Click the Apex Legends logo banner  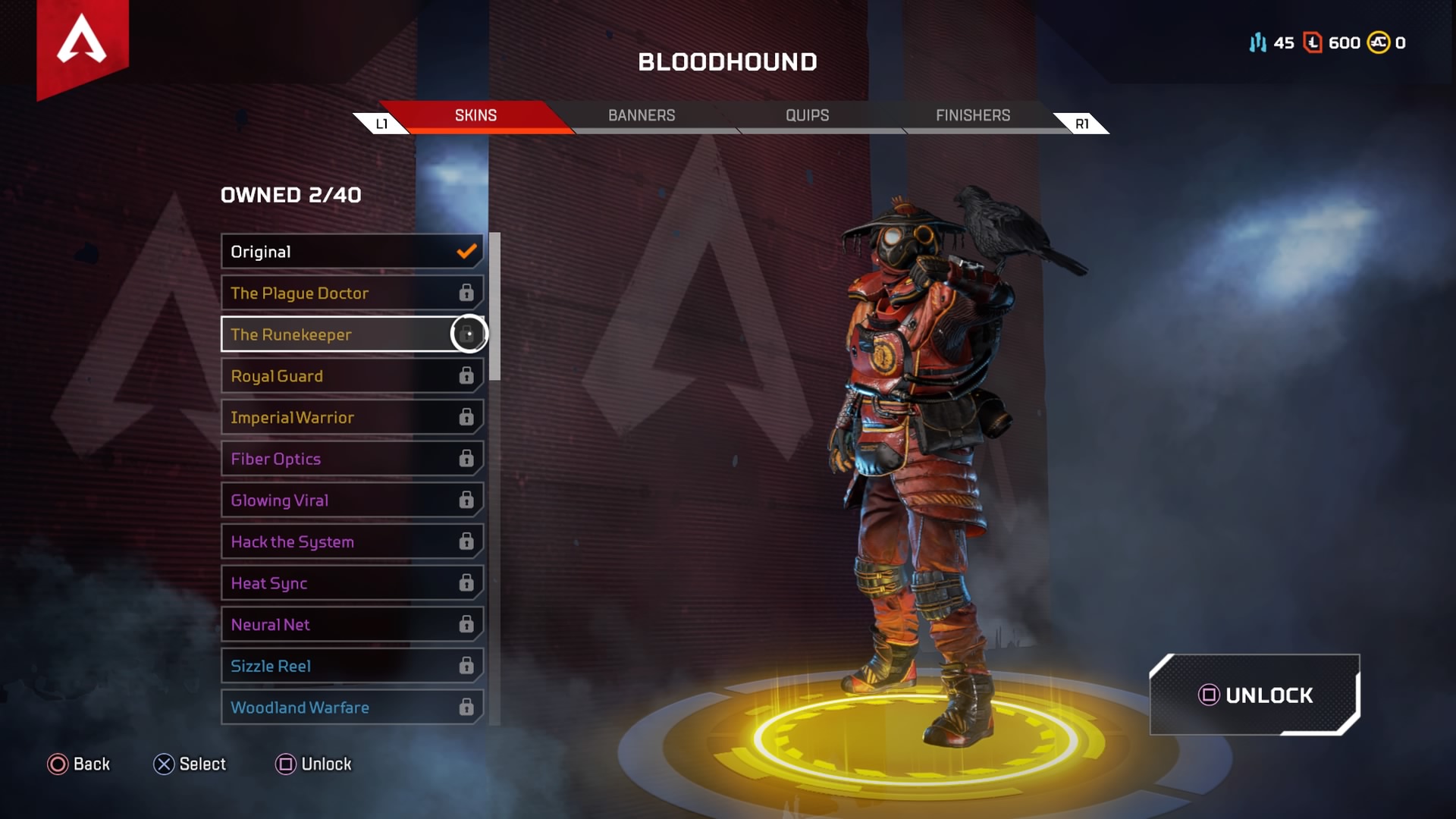pos(82,42)
